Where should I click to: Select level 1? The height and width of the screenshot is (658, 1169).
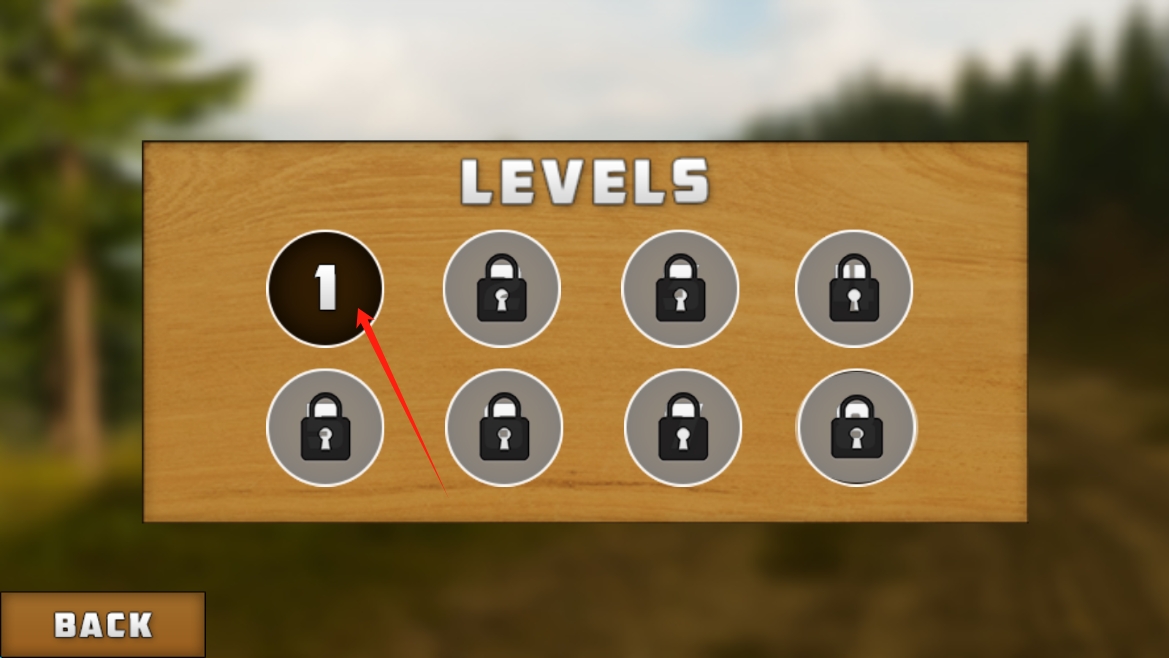pos(325,289)
